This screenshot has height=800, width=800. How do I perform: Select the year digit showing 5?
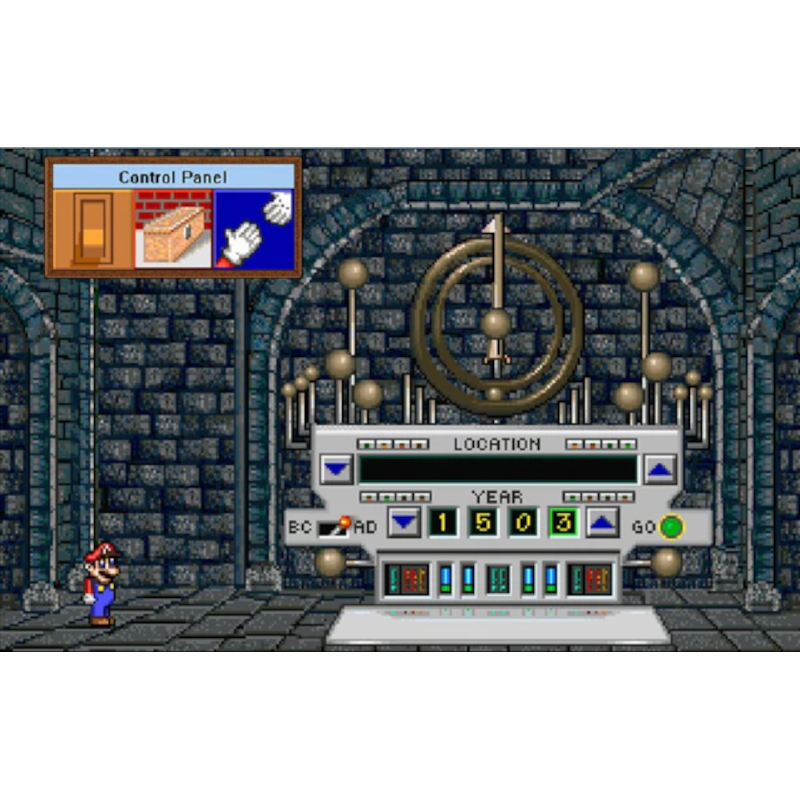(483, 521)
